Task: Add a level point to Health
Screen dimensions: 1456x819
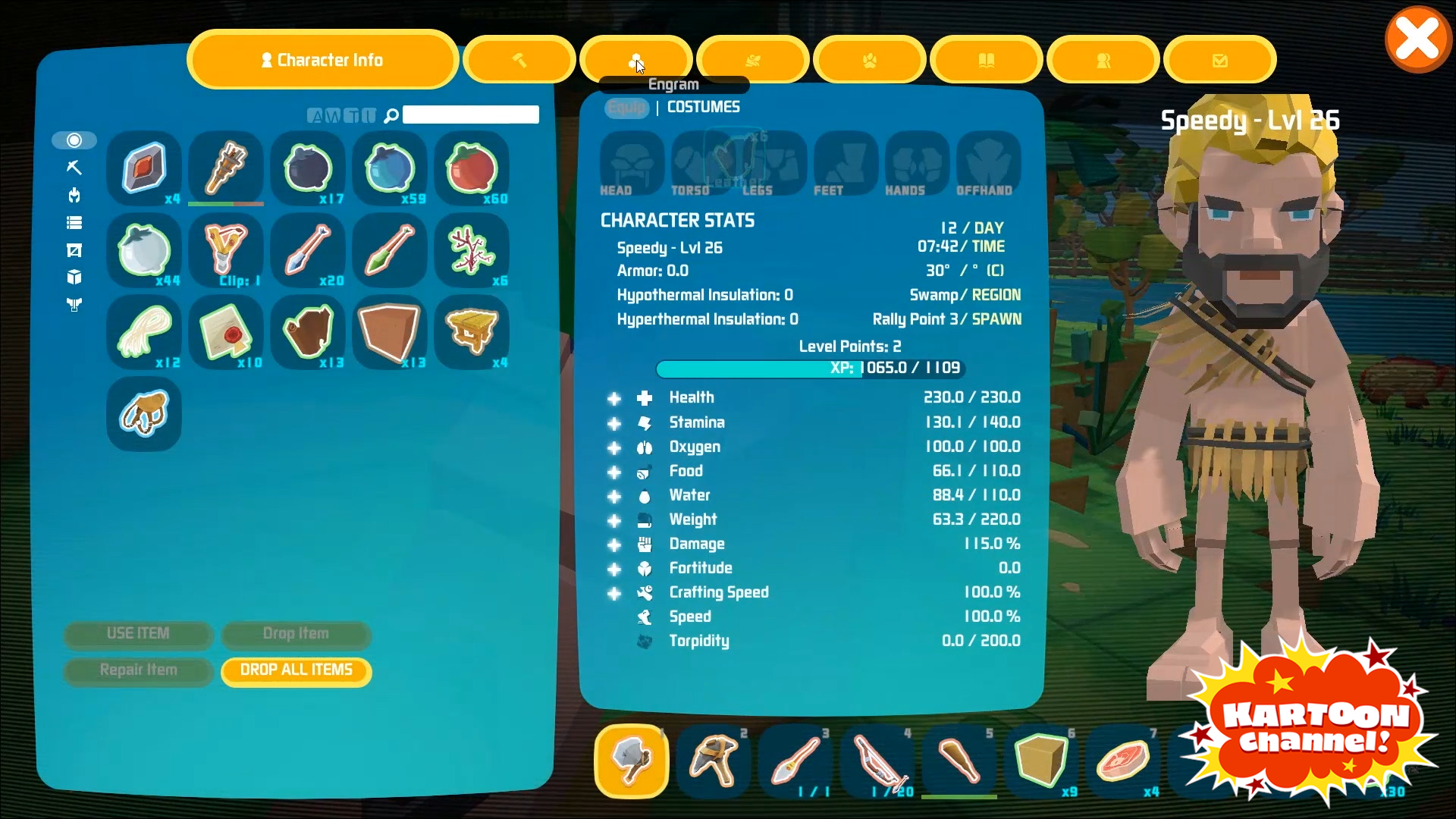Action: click(x=614, y=399)
